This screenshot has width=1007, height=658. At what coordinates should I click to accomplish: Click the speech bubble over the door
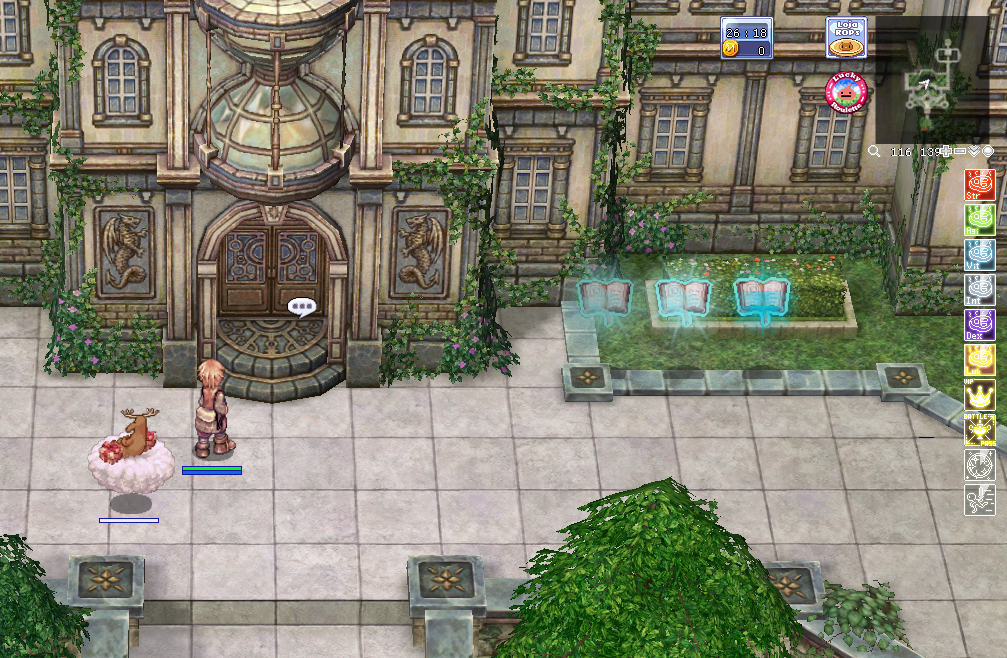tap(301, 307)
